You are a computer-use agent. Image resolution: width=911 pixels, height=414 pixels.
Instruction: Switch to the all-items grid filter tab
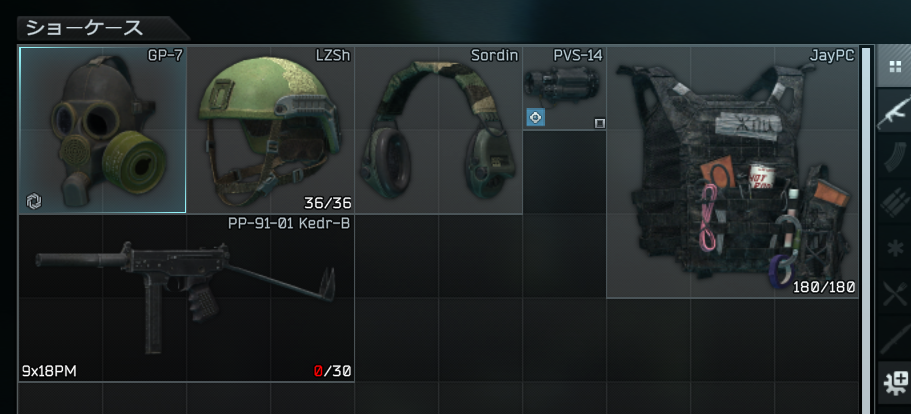[893, 68]
